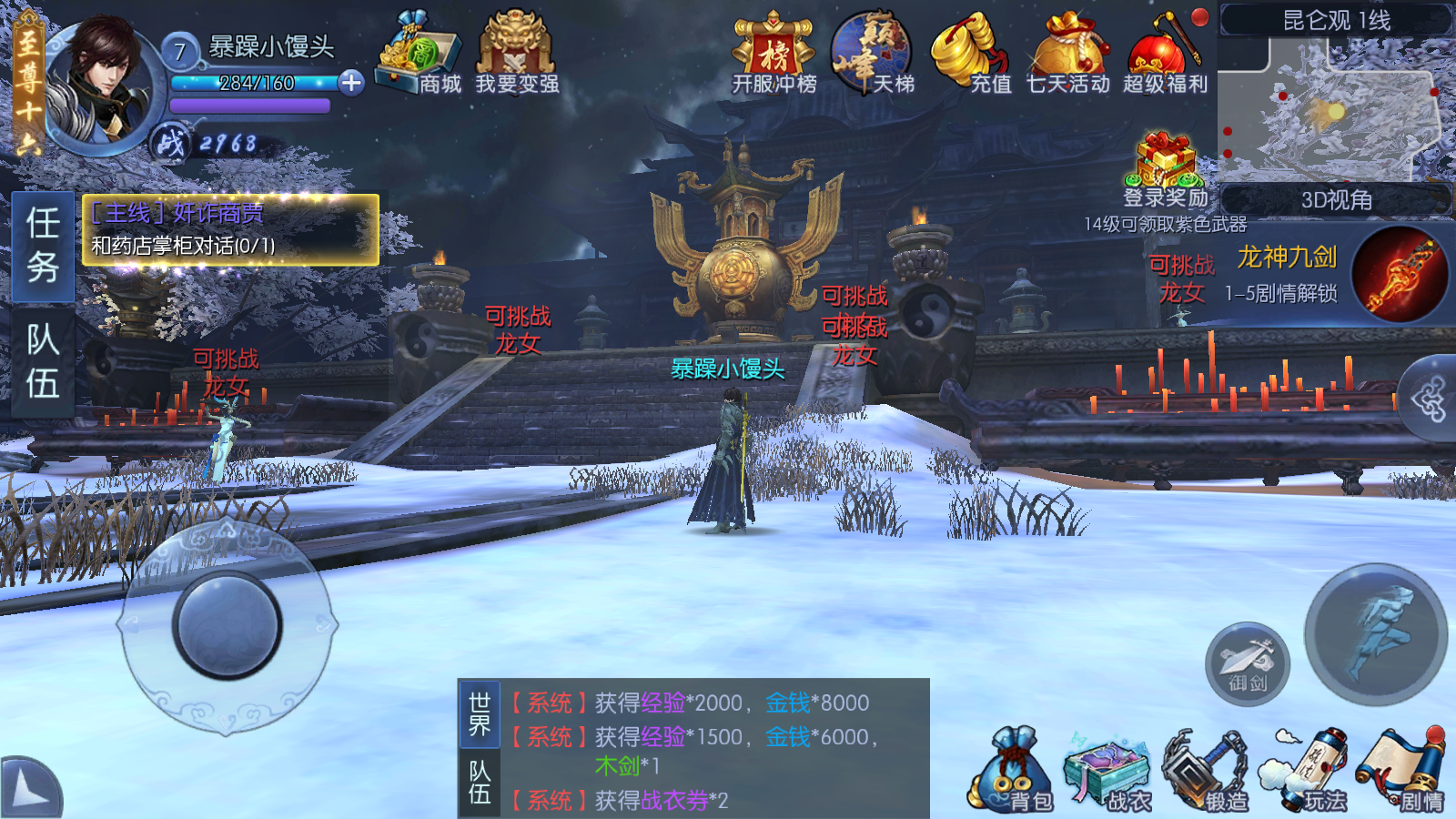Open the 超级福利 benefits
Viewport: 1456px width, 819px height.
point(1165,55)
